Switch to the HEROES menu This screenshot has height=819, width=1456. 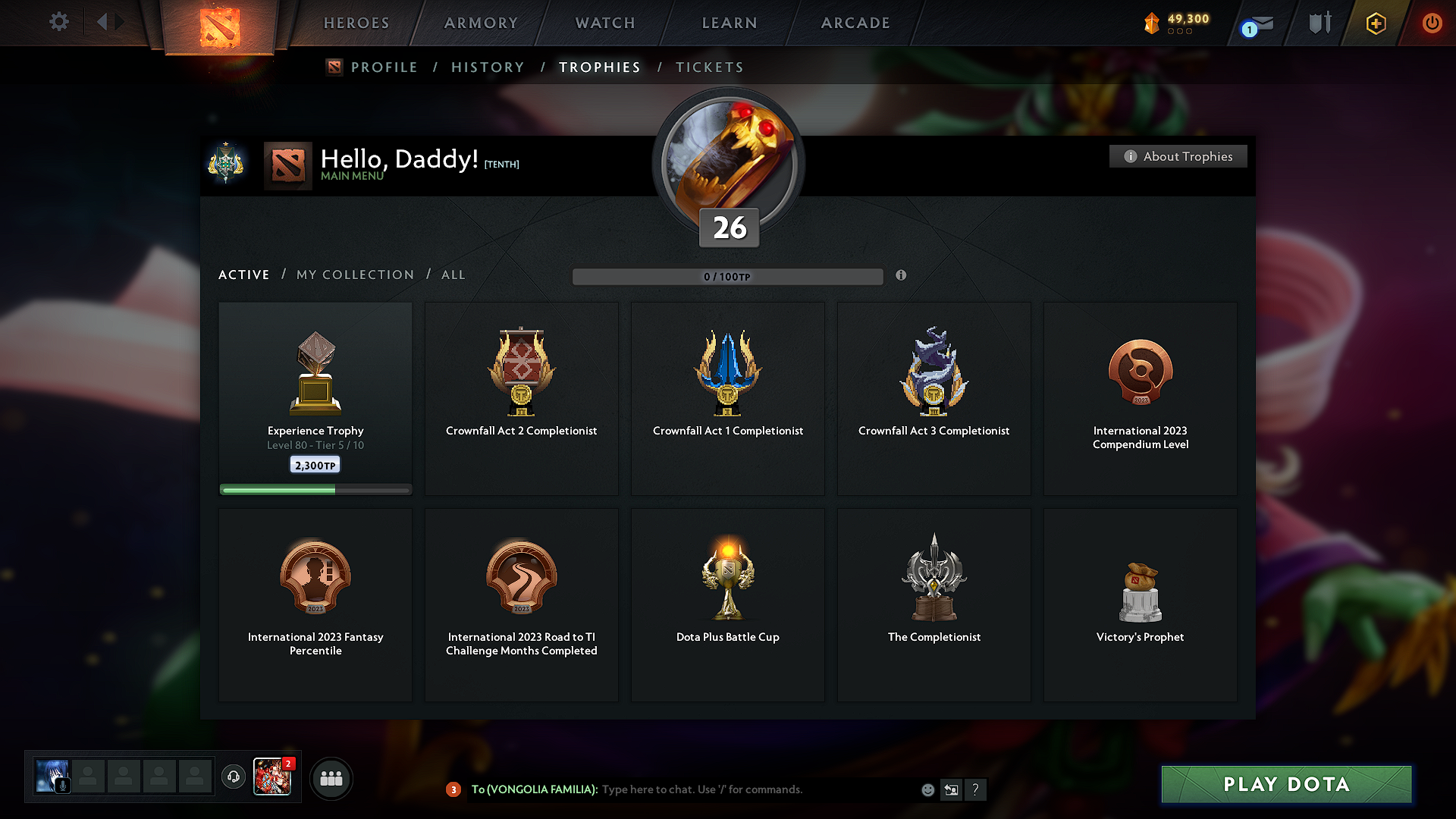356,23
